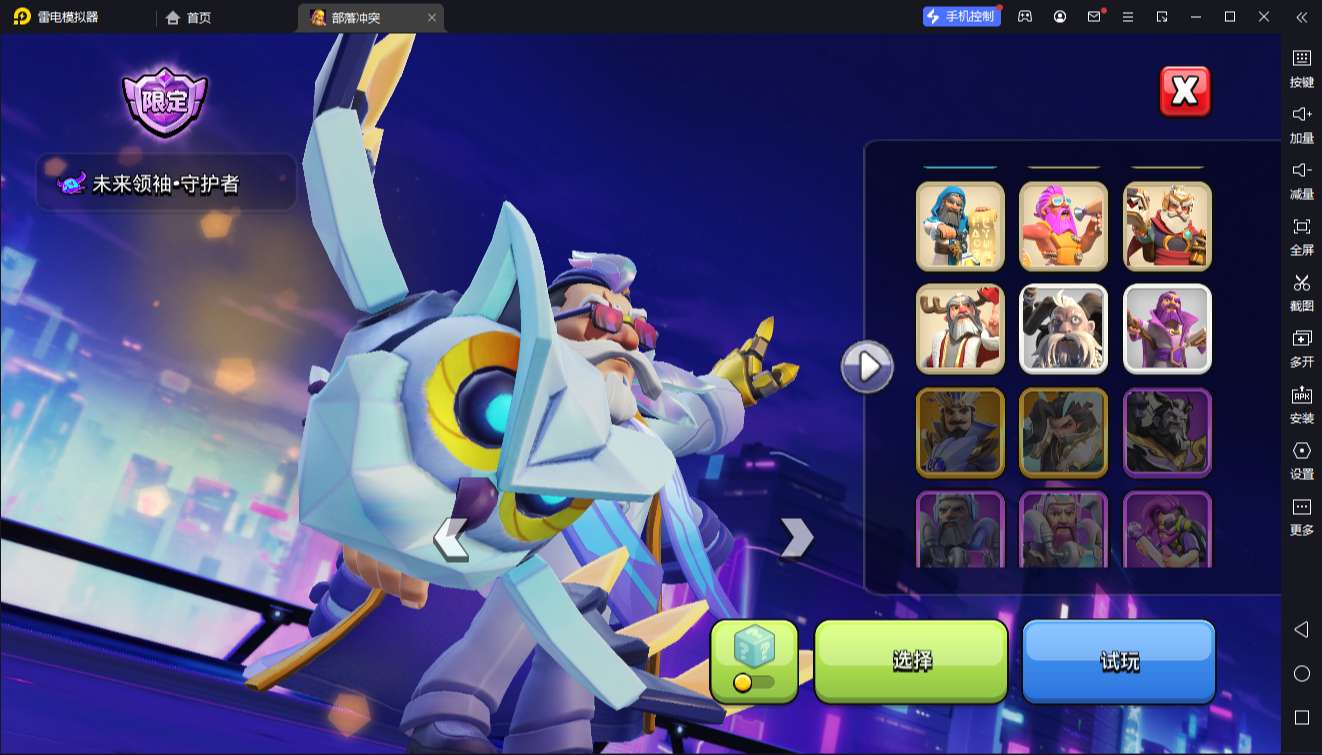Close the skin preview with the red X
This screenshot has height=755, width=1322.
(x=1185, y=92)
